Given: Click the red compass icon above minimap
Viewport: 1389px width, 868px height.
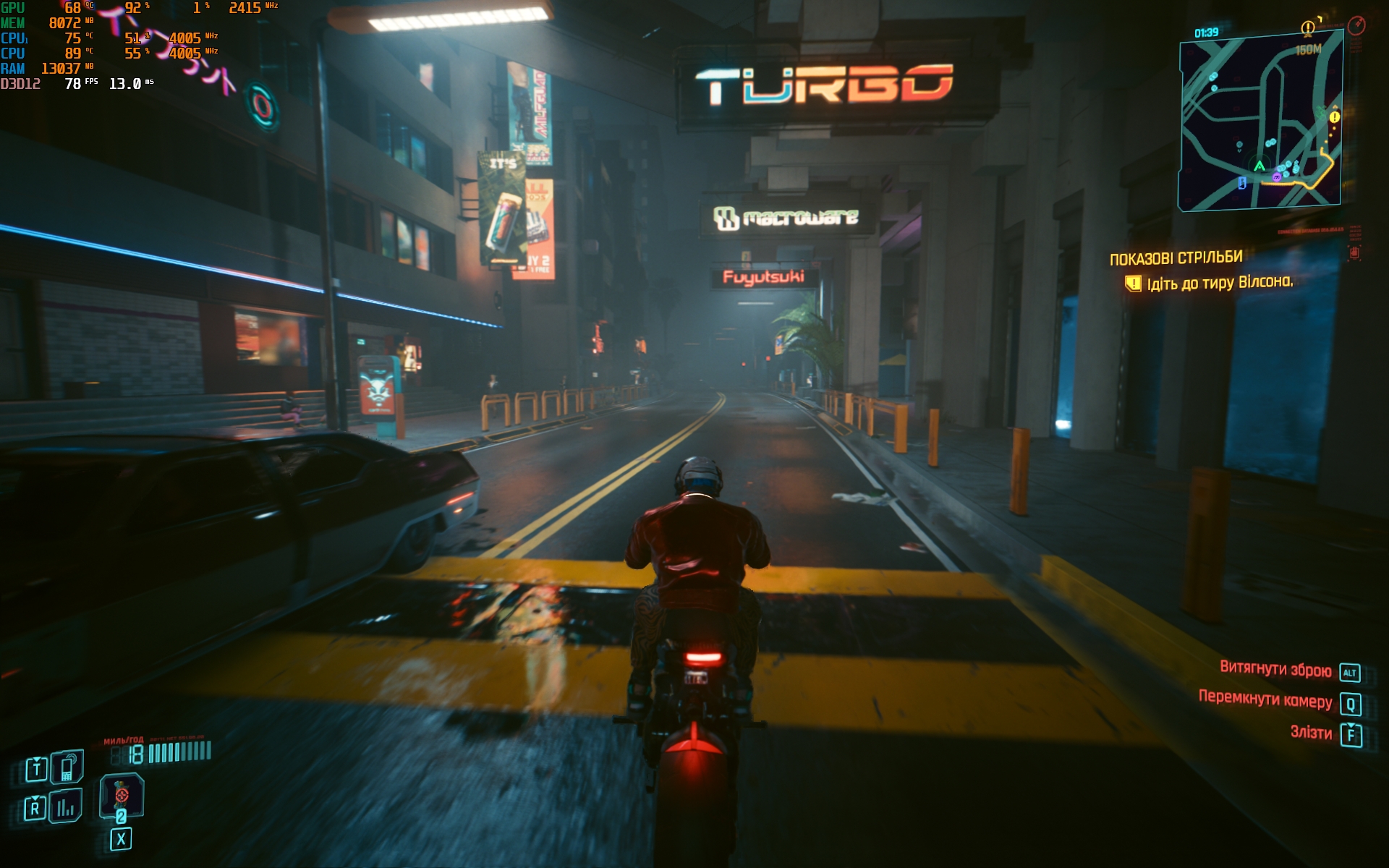Looking at the screenshot, I should 1356,26.
